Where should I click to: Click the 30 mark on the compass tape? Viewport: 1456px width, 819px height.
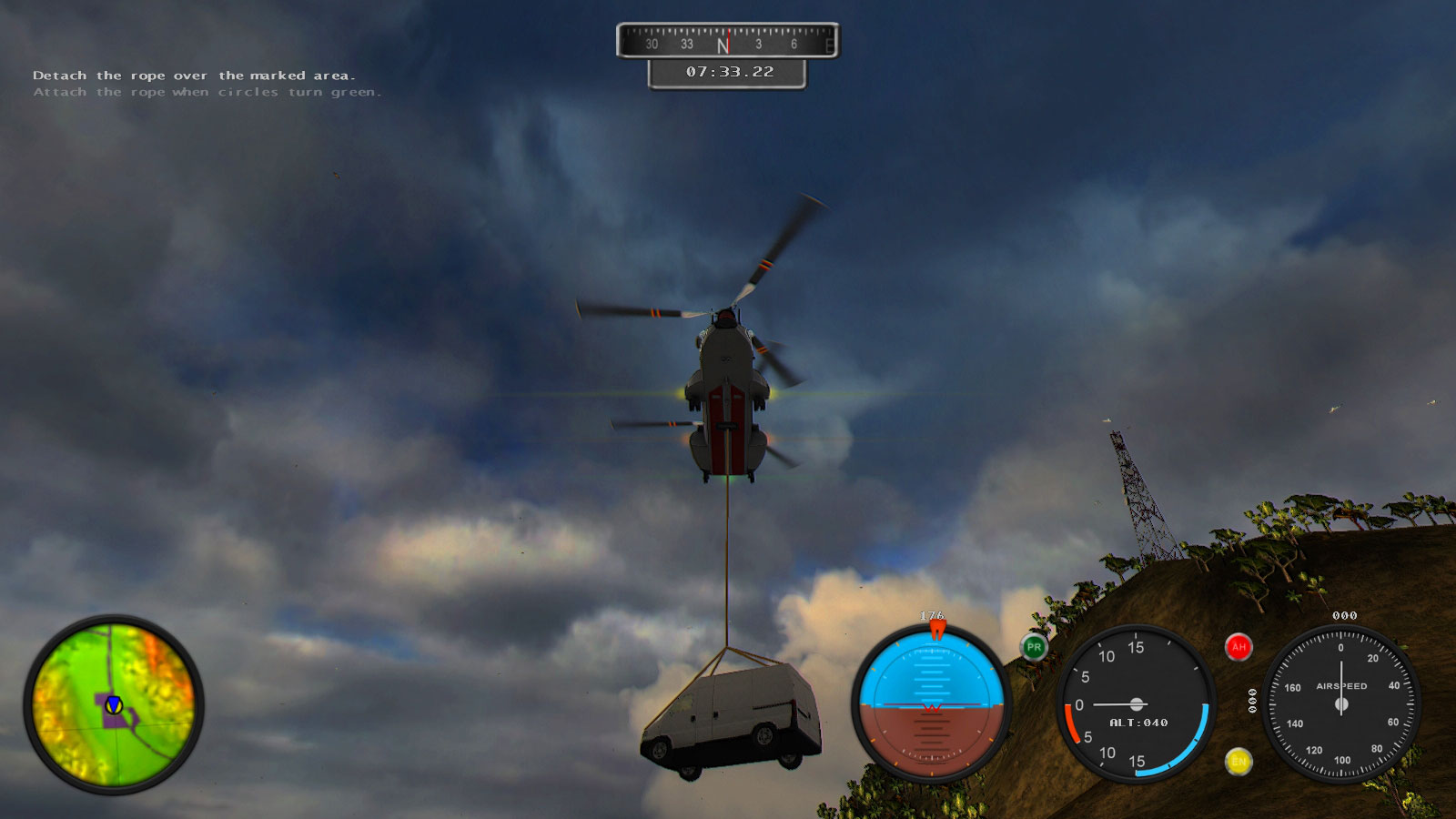tap(650, 42)
